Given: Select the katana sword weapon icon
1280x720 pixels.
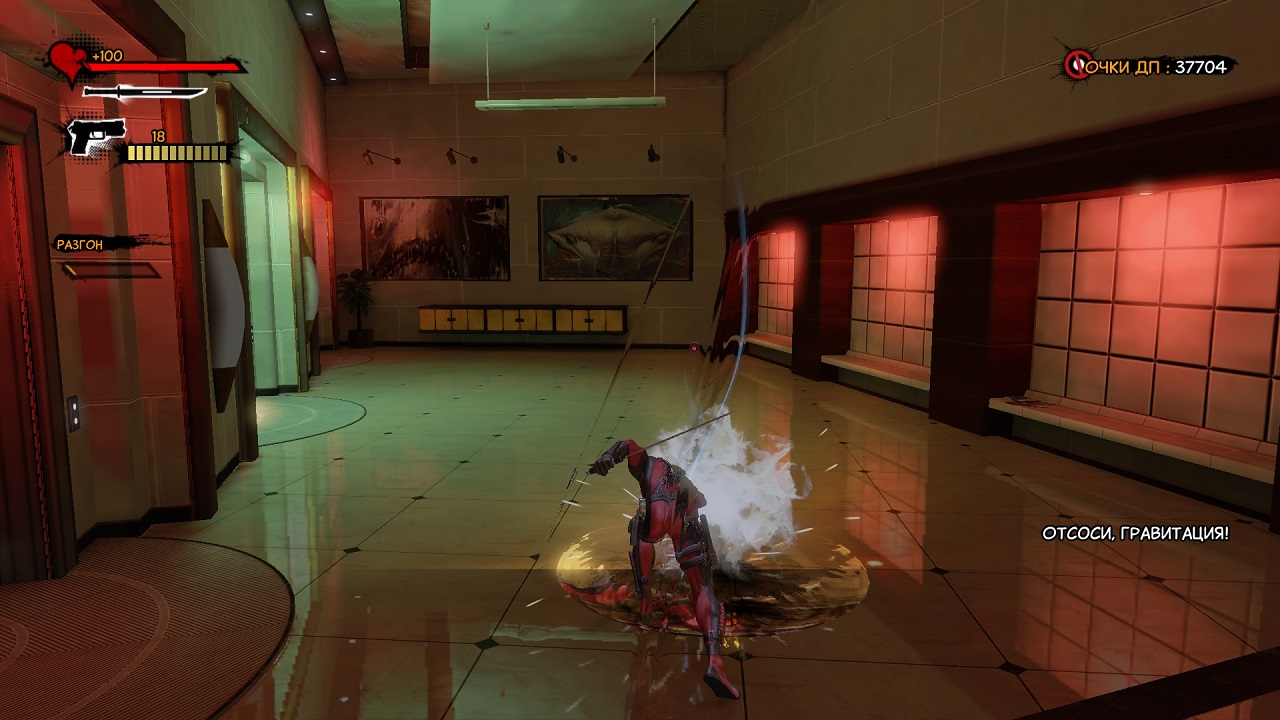Looking at the screenshot, I should [145, 93].
